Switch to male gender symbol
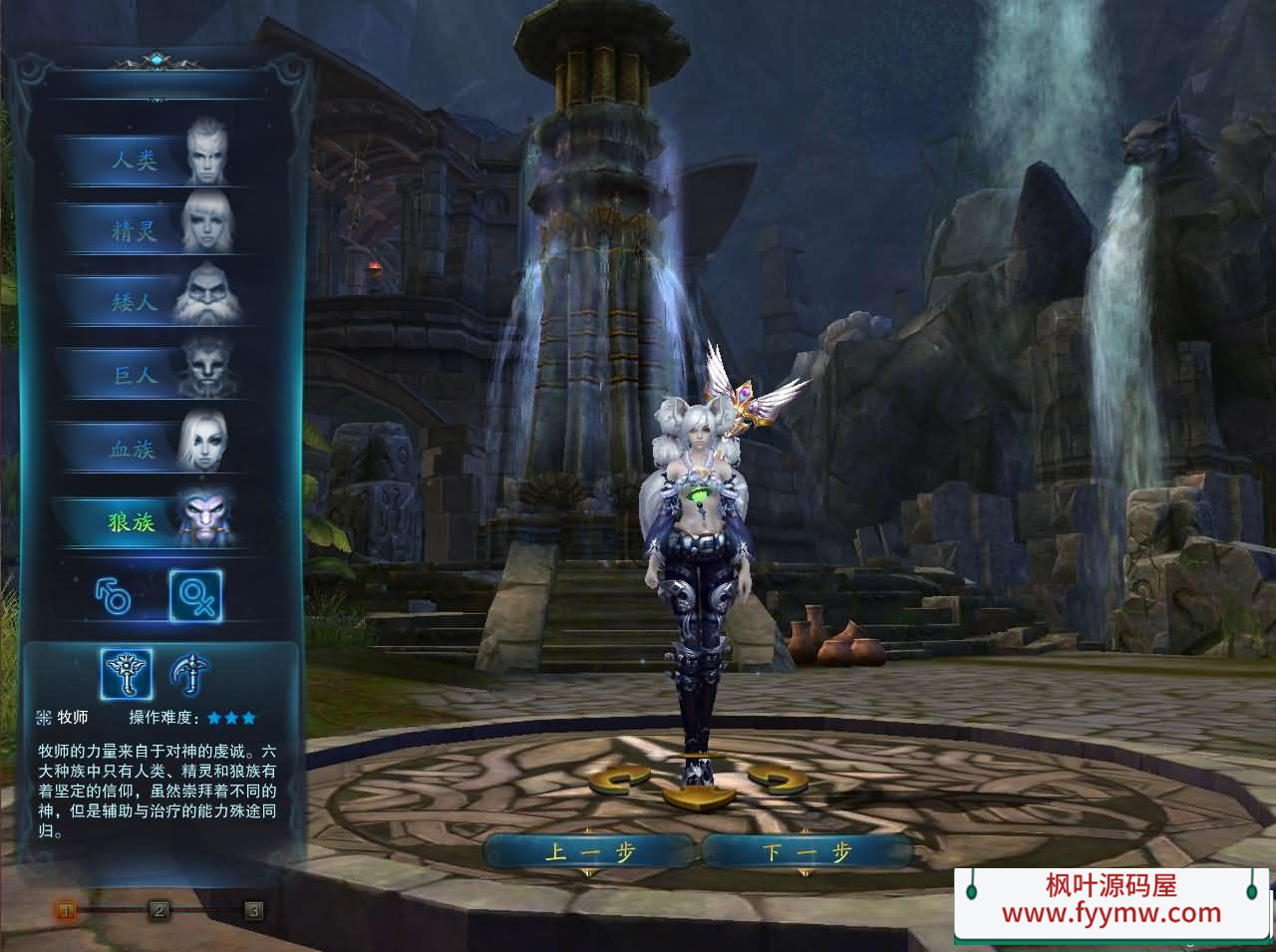This screenshot has width=1276, height=952. pyautogui.click(x=113, y=596)
